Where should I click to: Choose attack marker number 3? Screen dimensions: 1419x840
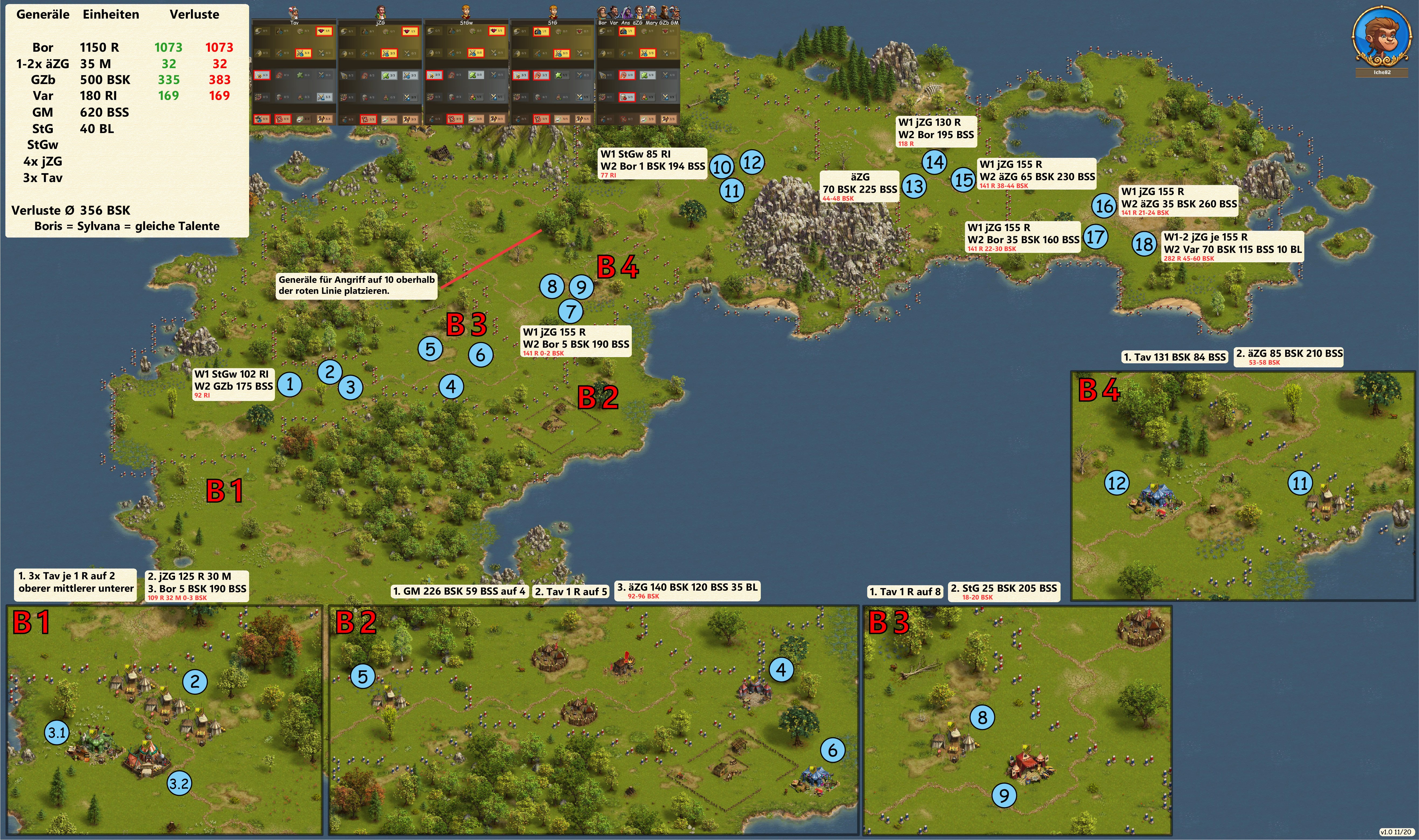click(x=350, y=387)
